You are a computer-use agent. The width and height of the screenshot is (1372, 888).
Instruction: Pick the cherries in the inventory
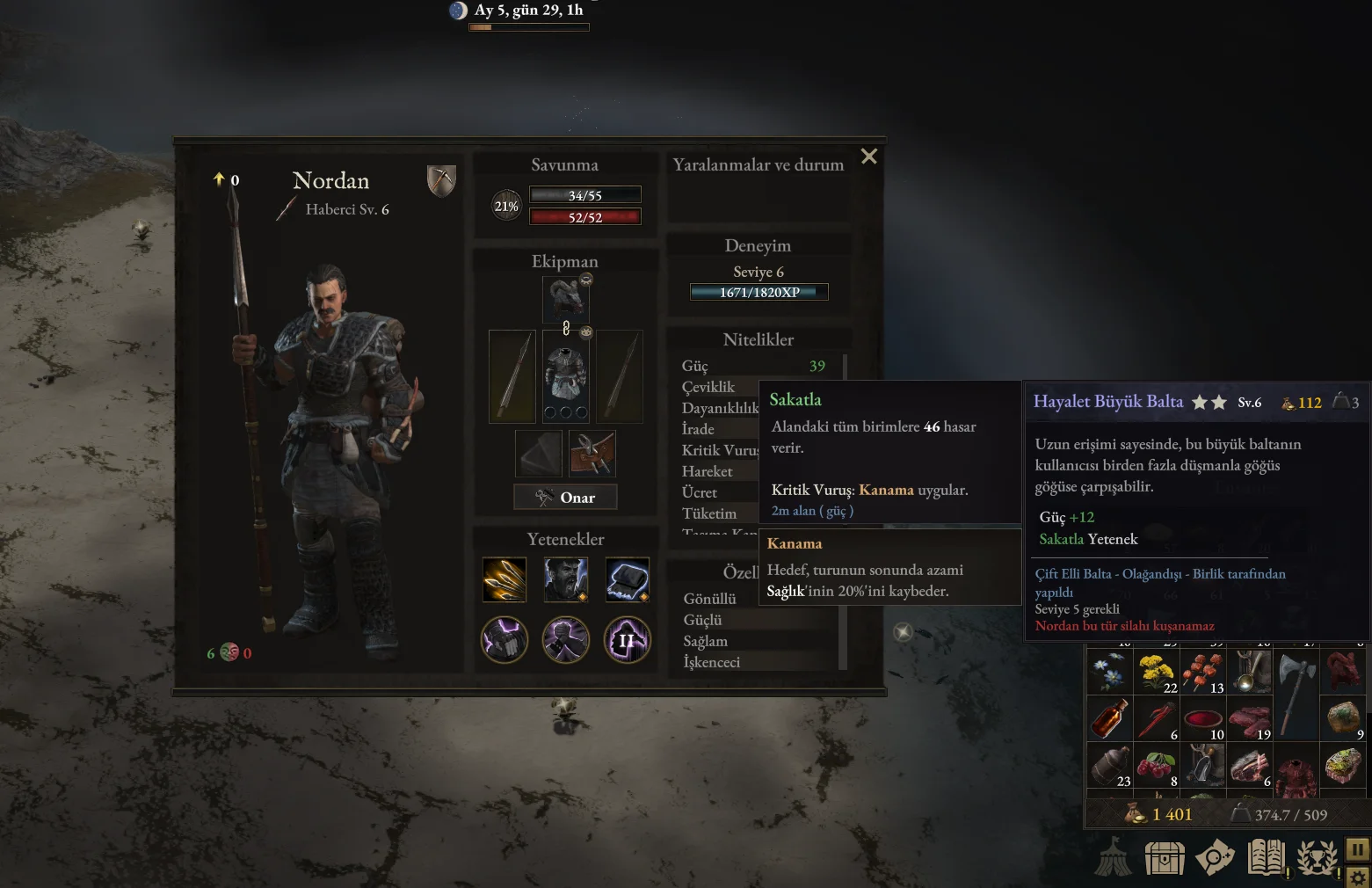[1157, 765]
